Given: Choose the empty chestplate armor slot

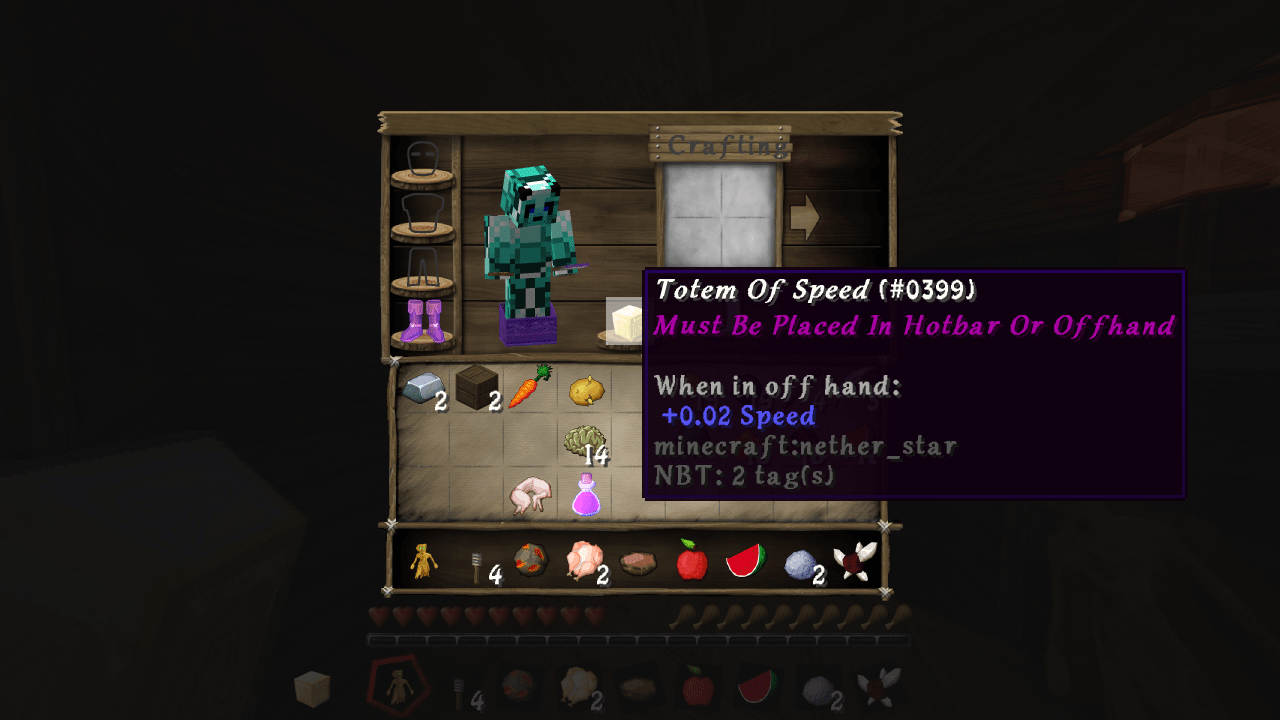Looking at the screenshot, I should pyautogui.click(x=422, y=213).
